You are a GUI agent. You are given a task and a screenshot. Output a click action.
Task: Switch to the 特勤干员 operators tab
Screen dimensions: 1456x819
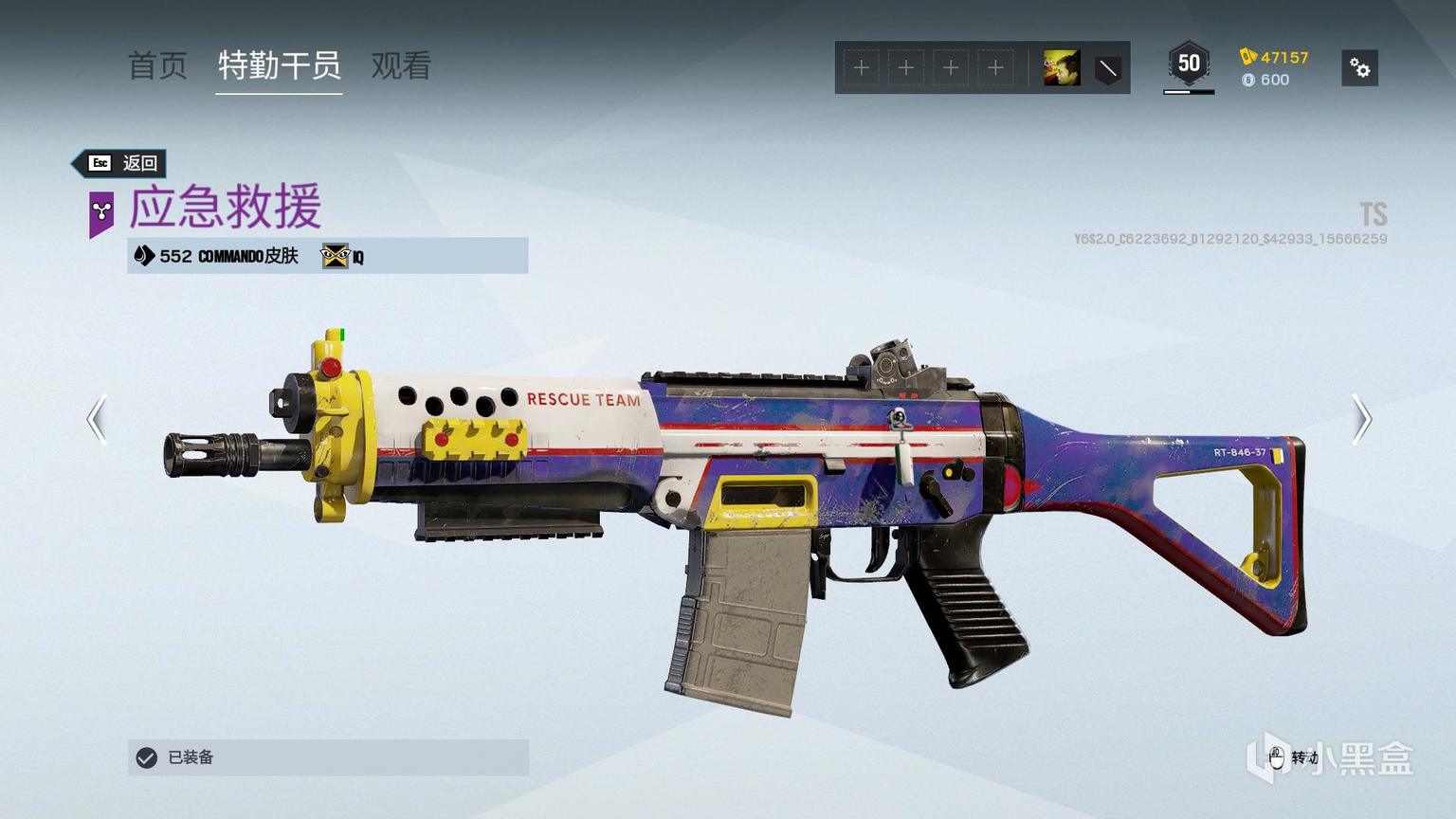(x=279, y=65)
